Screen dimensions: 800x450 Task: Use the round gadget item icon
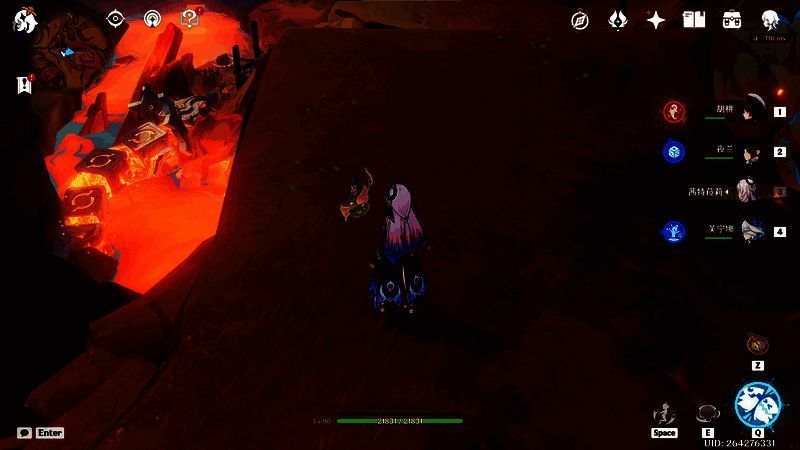tap(758, 345)
